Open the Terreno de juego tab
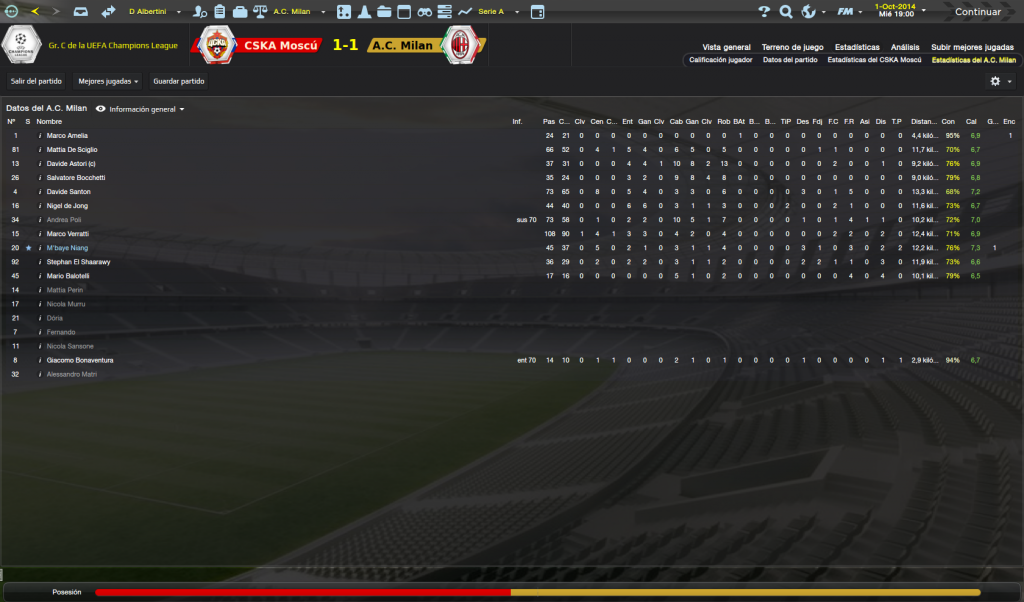Viewport: 1024px width, 602px height. (792, 47)
